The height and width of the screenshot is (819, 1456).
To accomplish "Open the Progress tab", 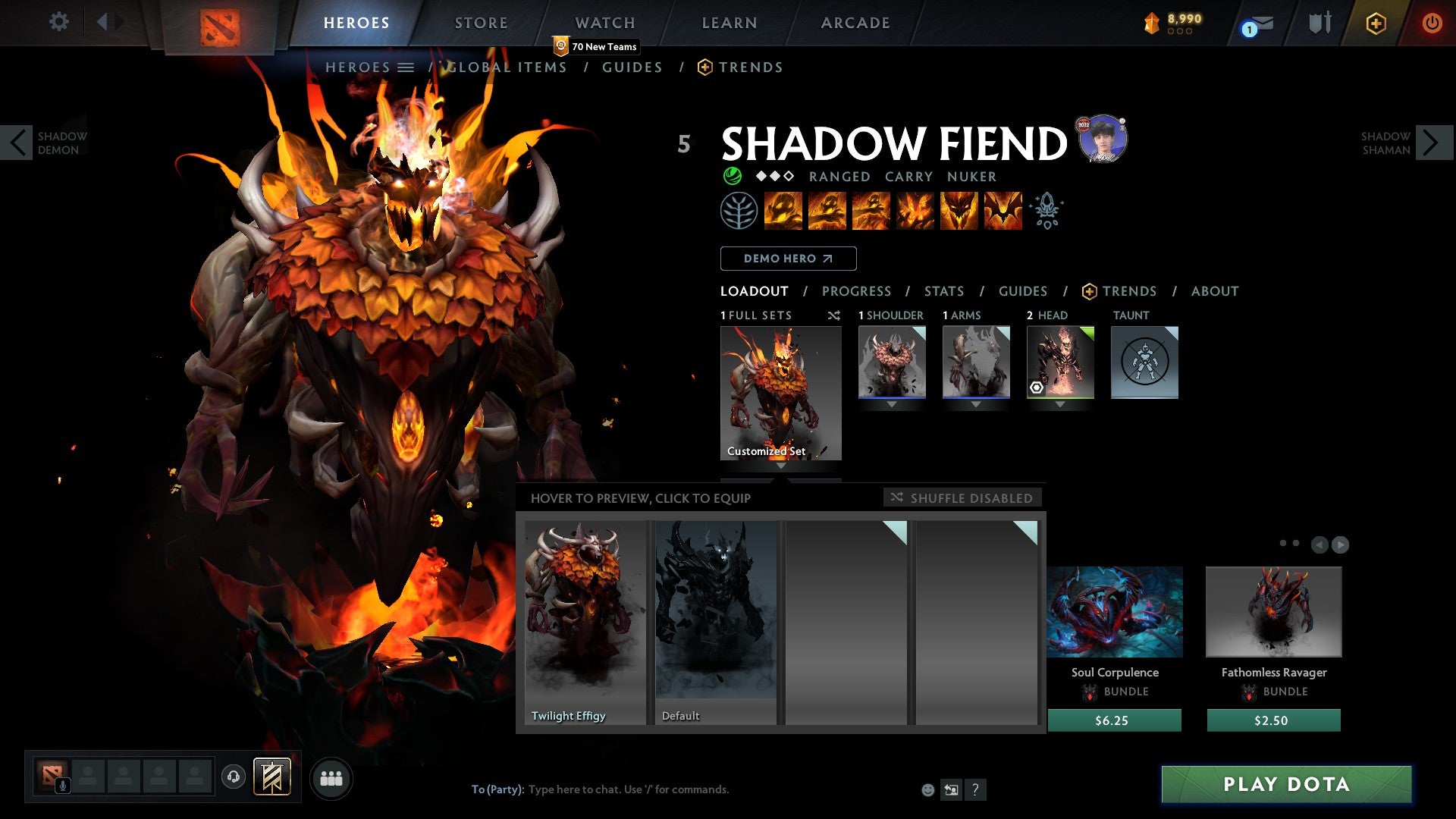I will [x=857, y=291].
